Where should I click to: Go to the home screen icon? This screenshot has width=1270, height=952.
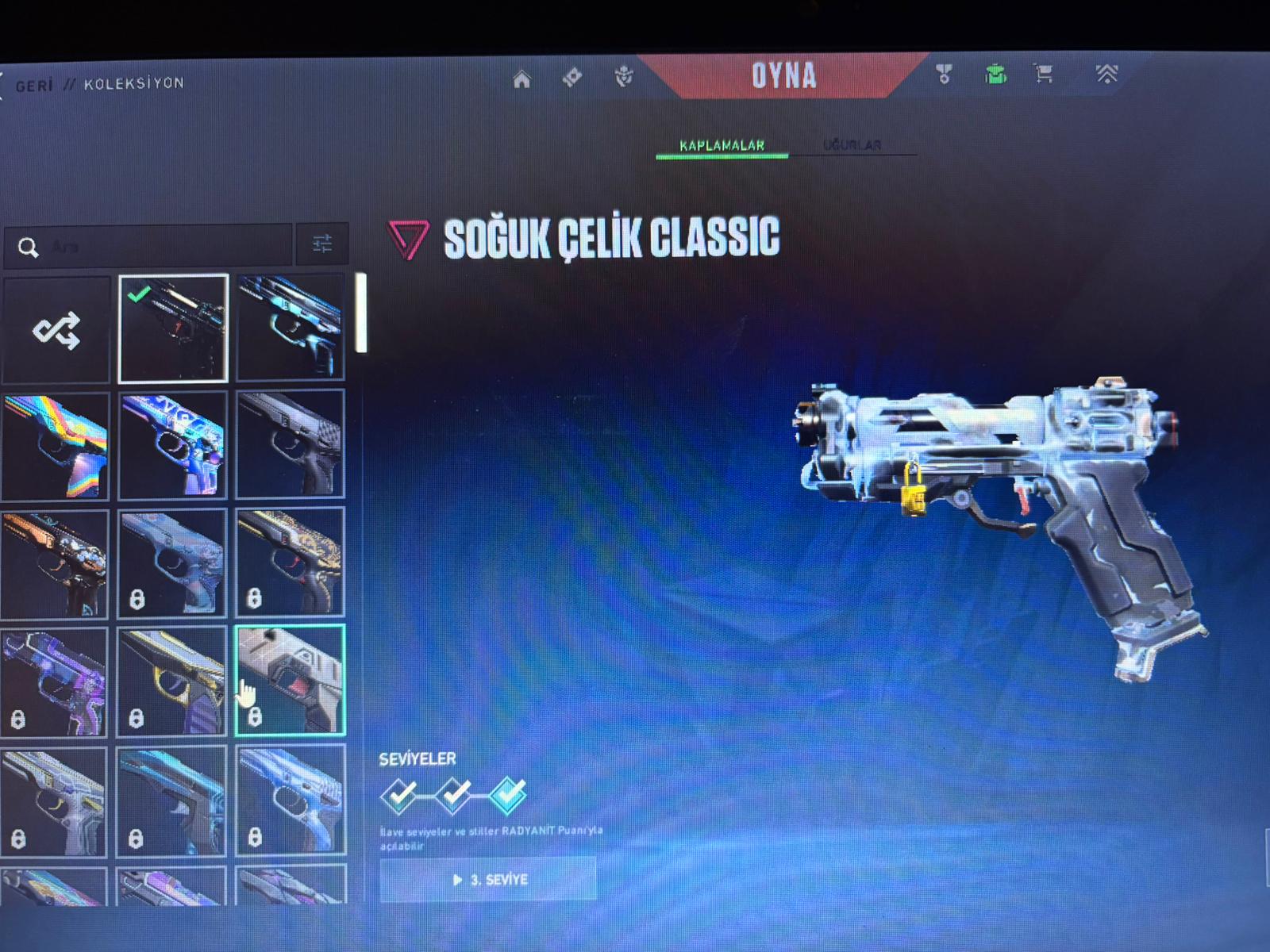click(x=521, y=79)
